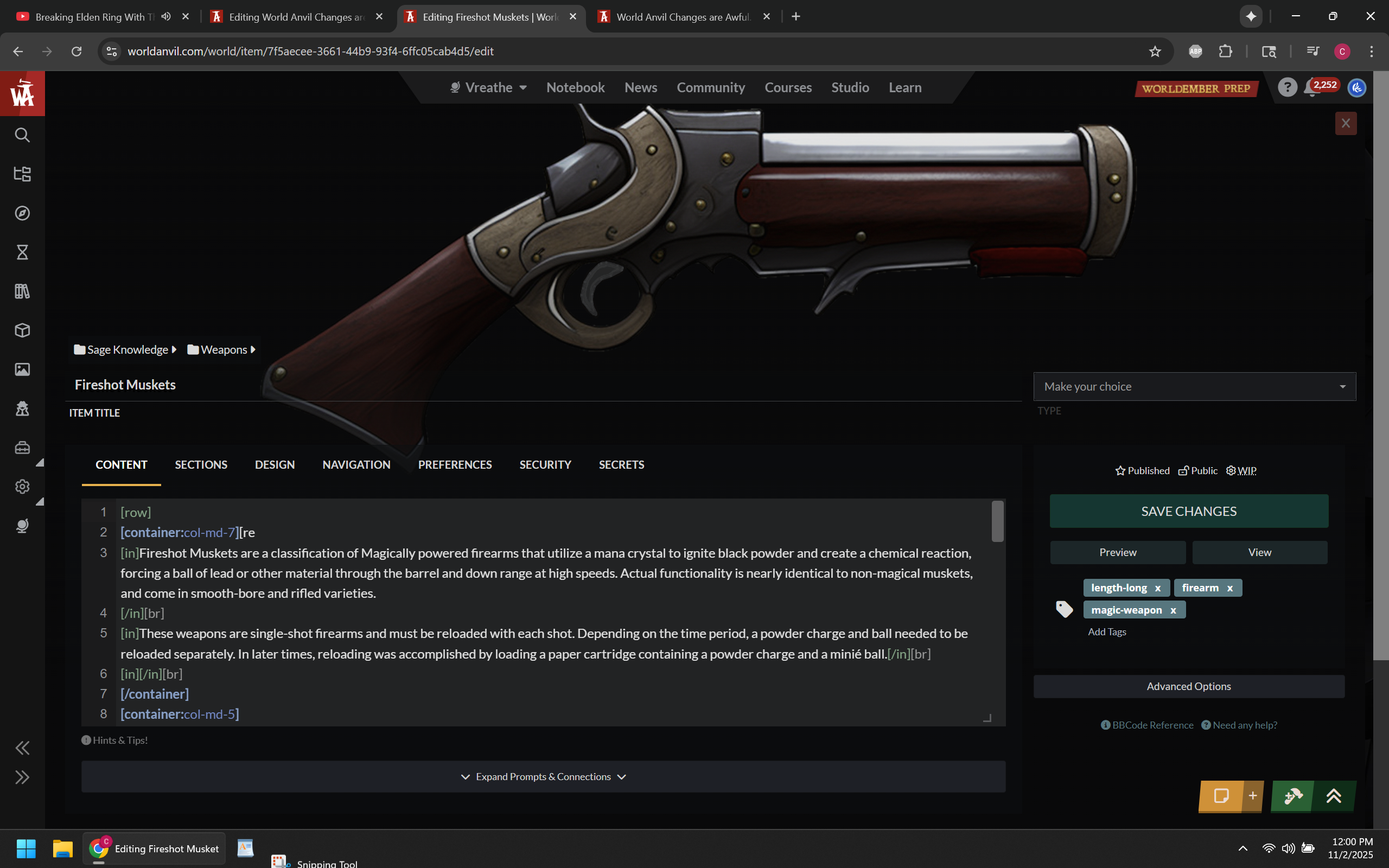Viewport: 1389px width, 868px height.
Task: Expand Prompts & Connections panel
Action: 543,777
